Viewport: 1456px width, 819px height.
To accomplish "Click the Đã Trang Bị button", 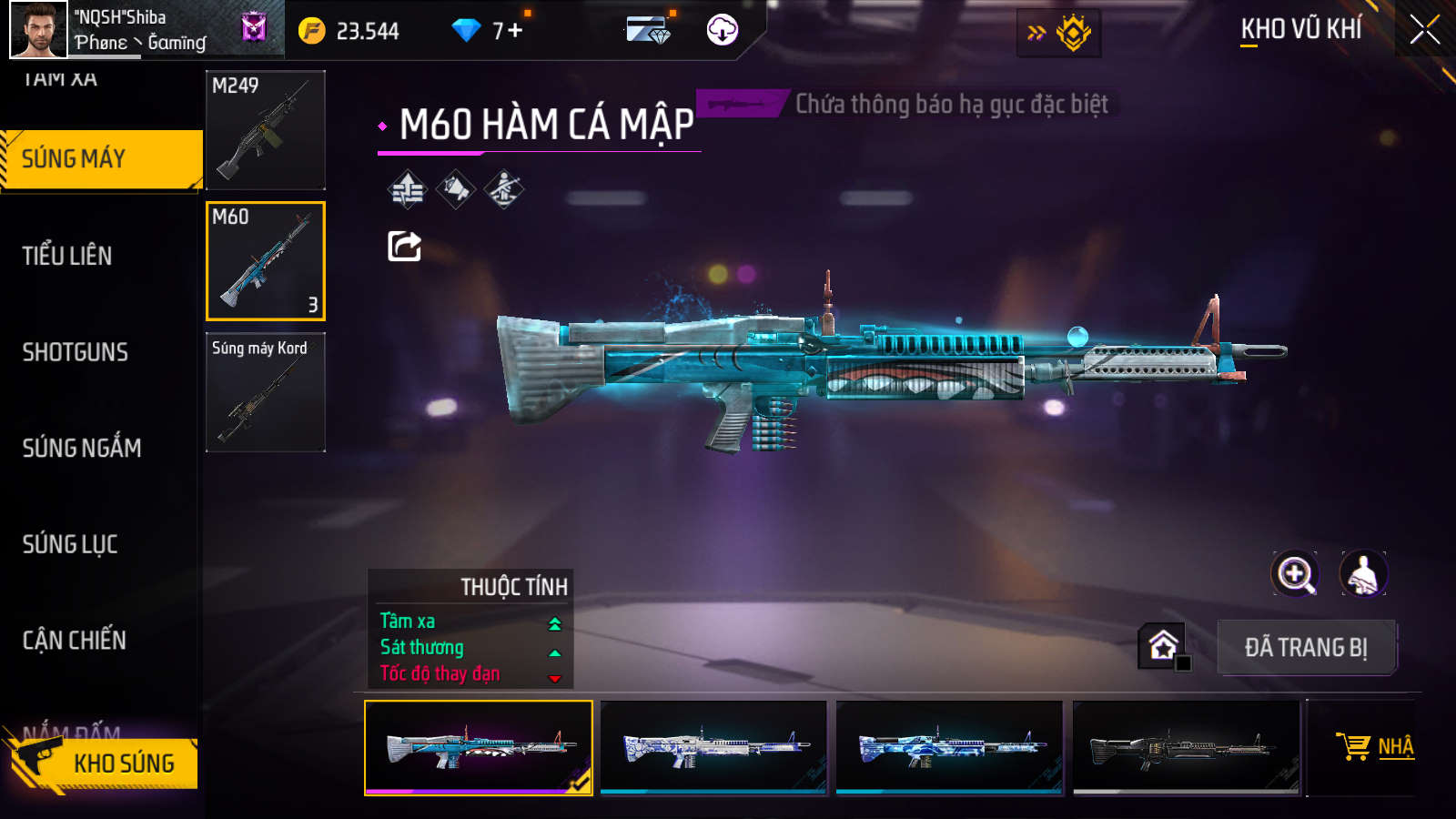I will click(x=1306, y=648).
